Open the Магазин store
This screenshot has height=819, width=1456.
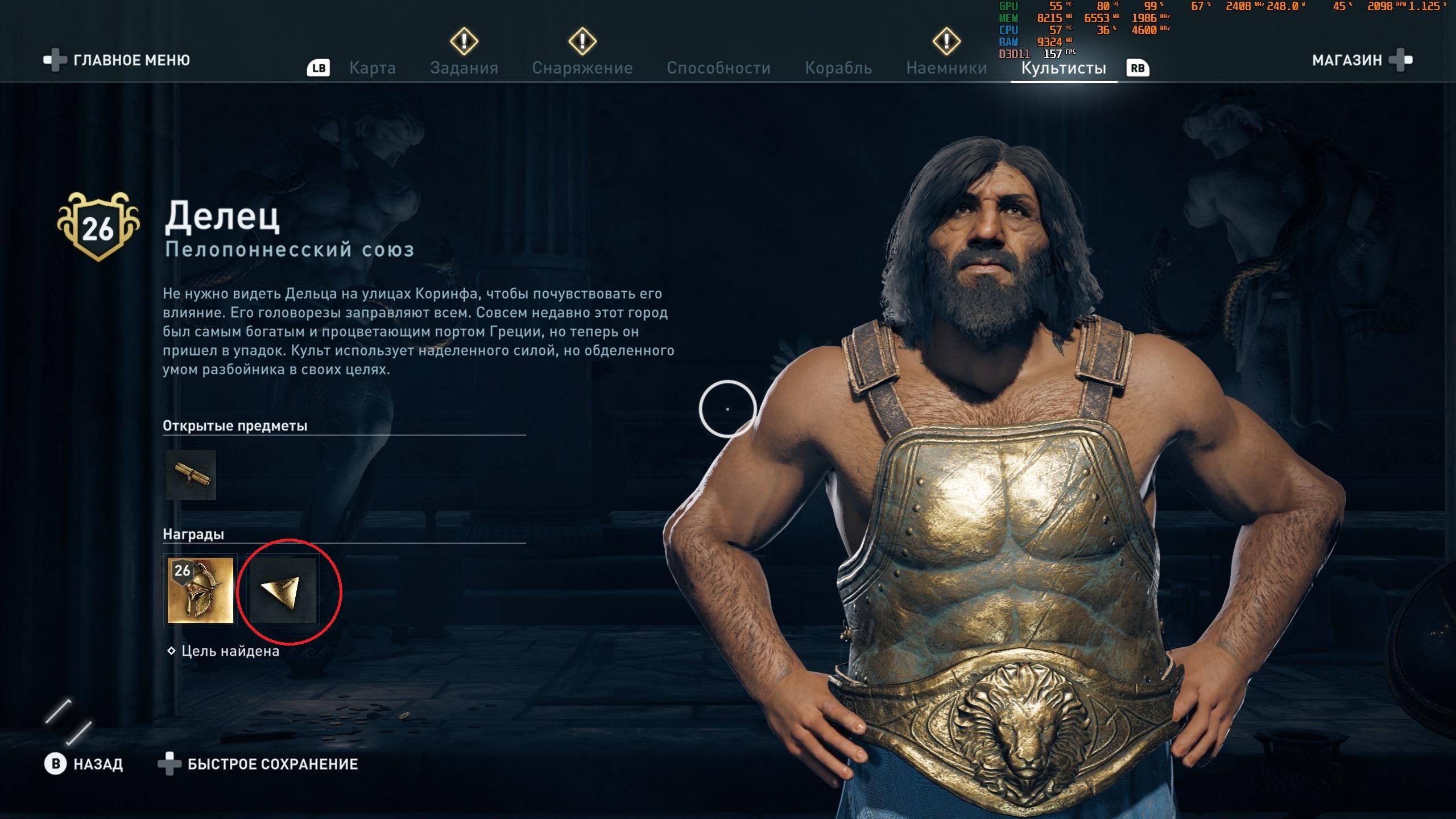1347,60
